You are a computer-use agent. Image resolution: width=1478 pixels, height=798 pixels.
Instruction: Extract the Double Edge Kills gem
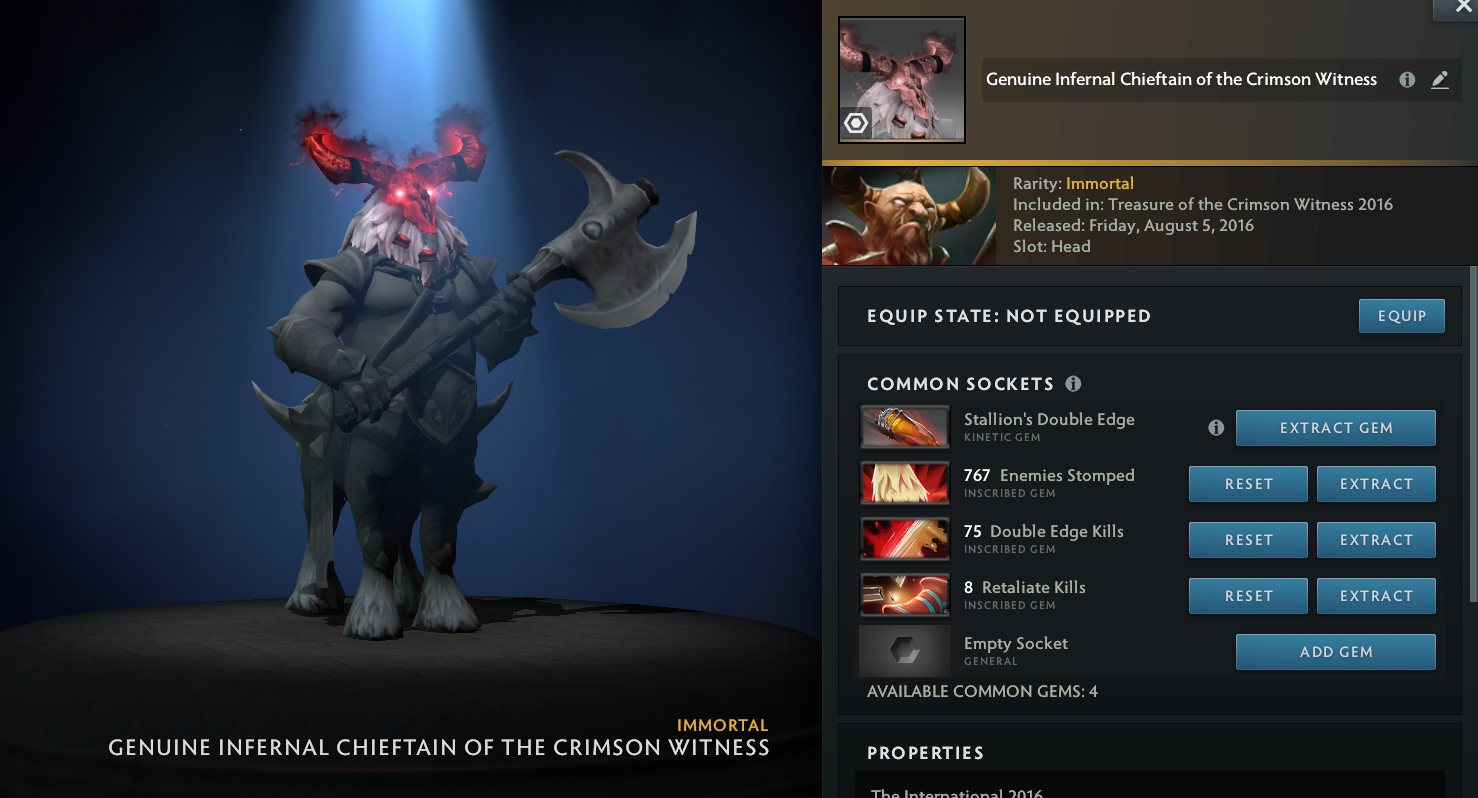click(1375, 540)
